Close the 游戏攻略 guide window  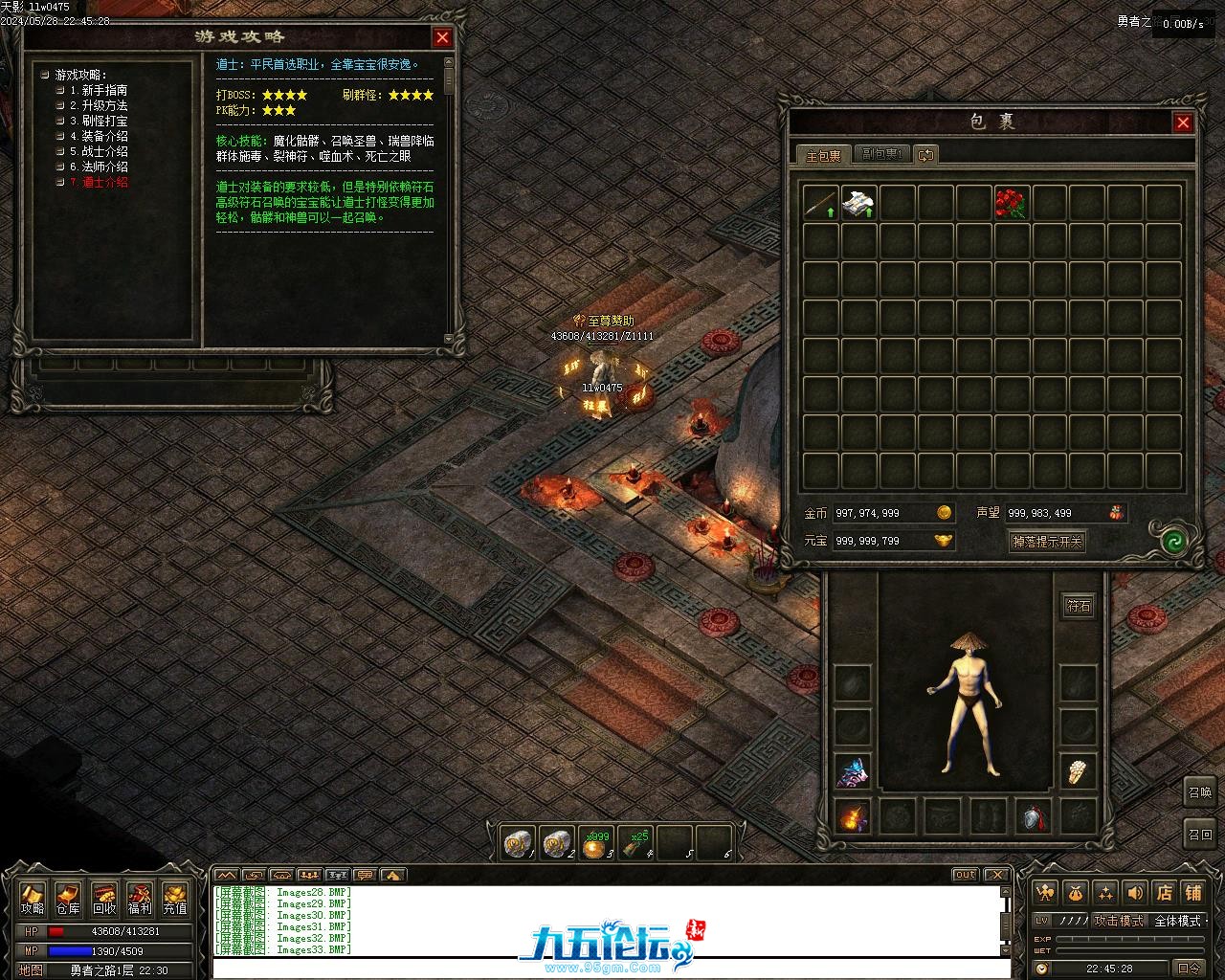442,37
